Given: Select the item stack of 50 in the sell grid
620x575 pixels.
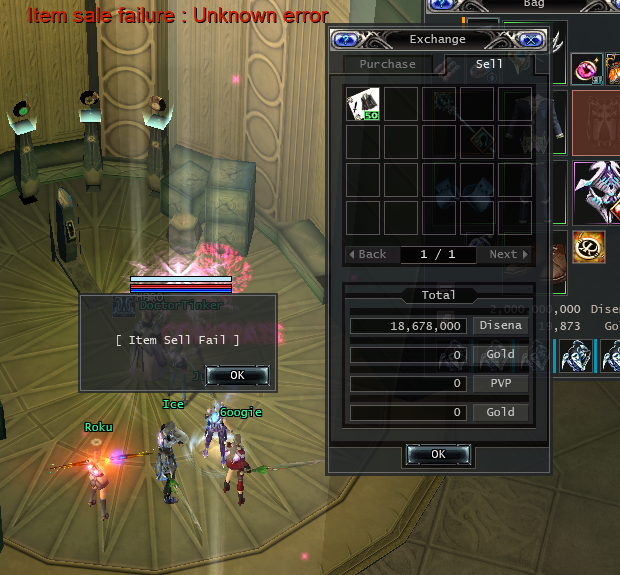Looking at the screenshot, I should click(362, 104).
